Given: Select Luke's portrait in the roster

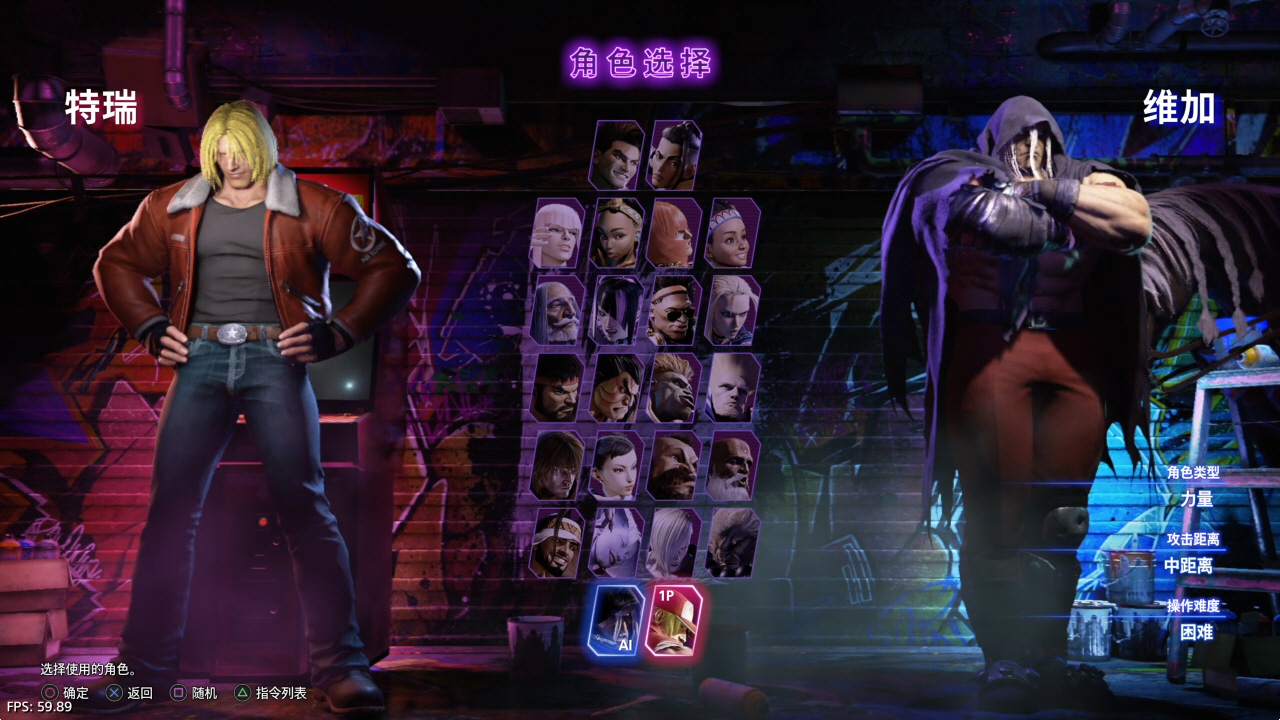Looking at the screenshot, I should 616,156.
